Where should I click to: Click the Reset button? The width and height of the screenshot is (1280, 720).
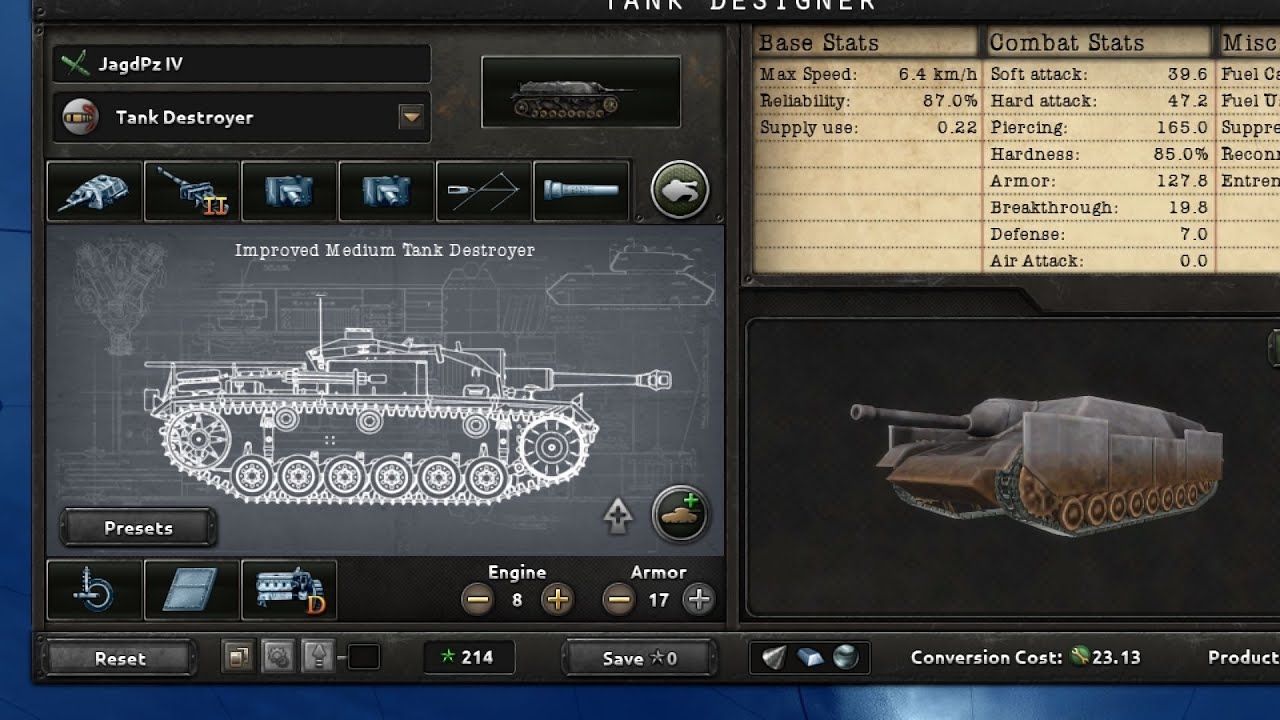(119, 659)
